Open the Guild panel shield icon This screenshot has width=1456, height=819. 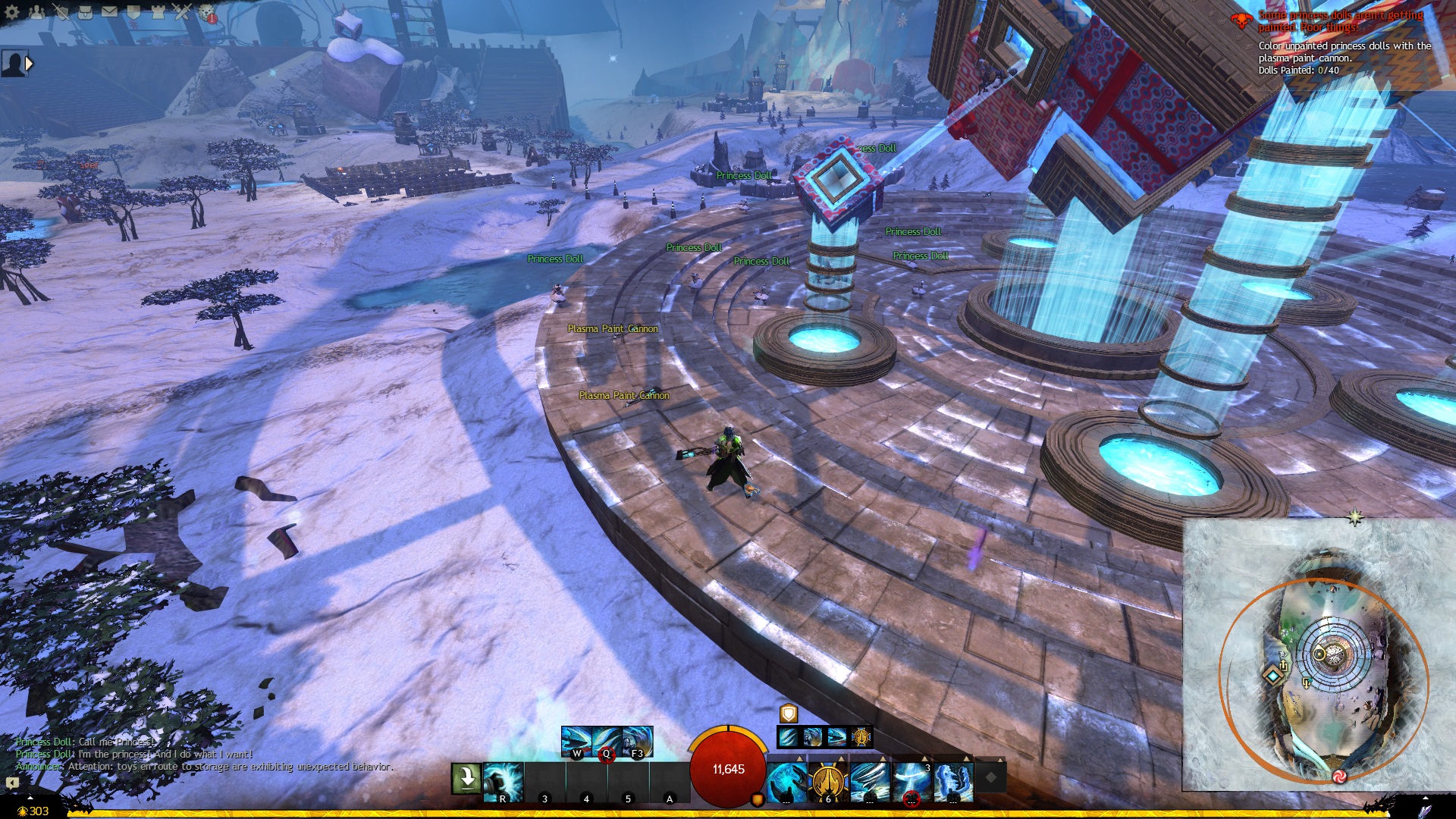pos(133,12)
